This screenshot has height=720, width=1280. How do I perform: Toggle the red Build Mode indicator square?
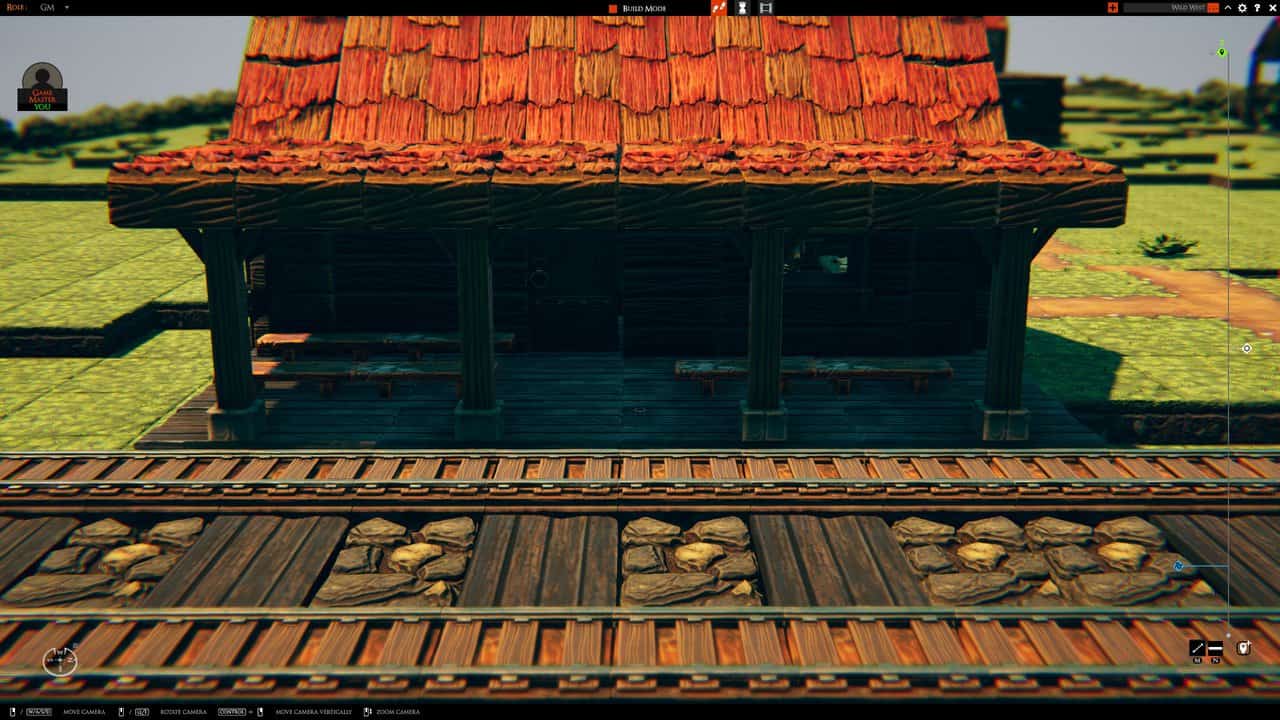[611, 7]
